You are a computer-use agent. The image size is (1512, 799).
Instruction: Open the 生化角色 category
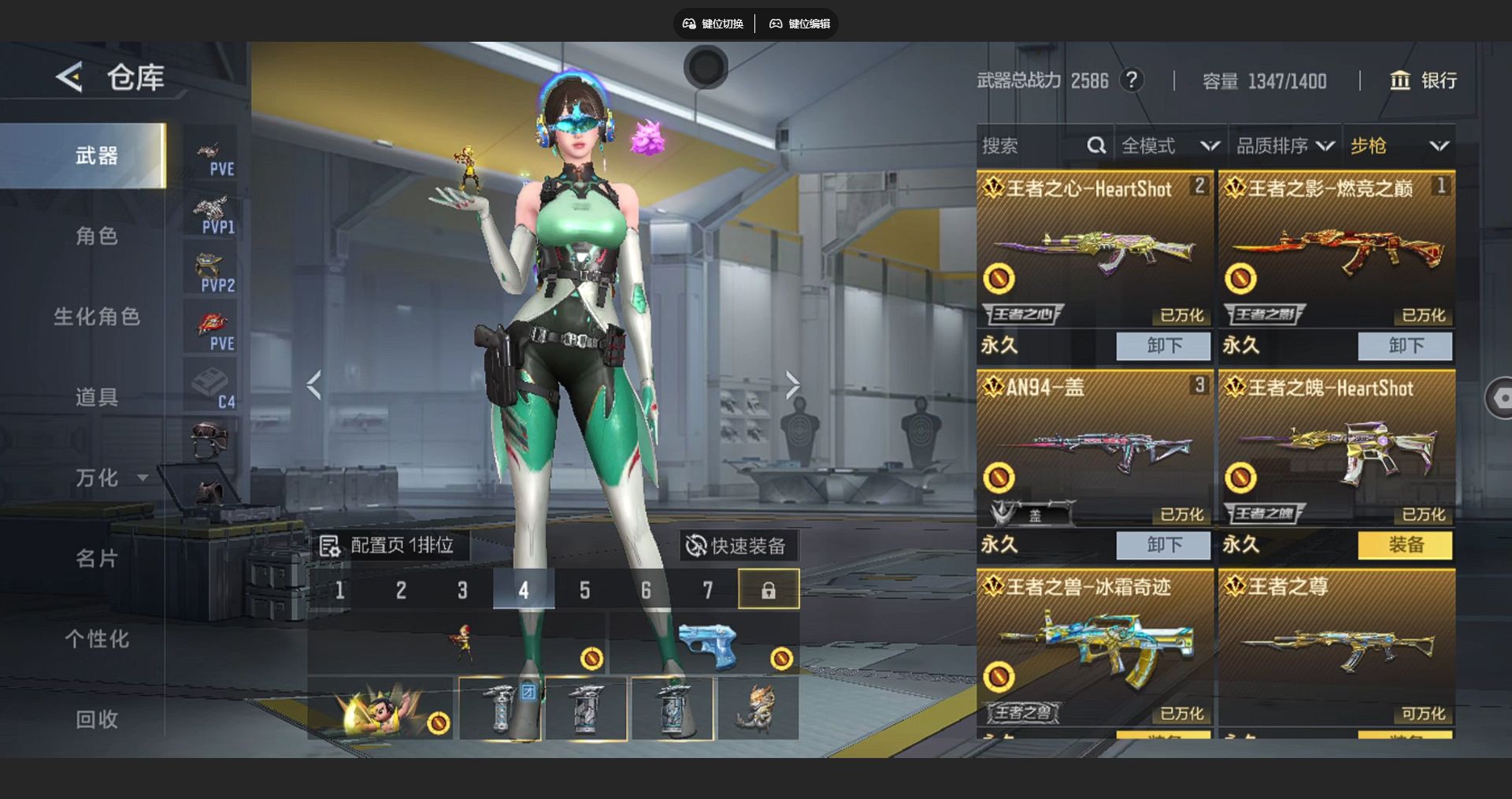(96, 317)
